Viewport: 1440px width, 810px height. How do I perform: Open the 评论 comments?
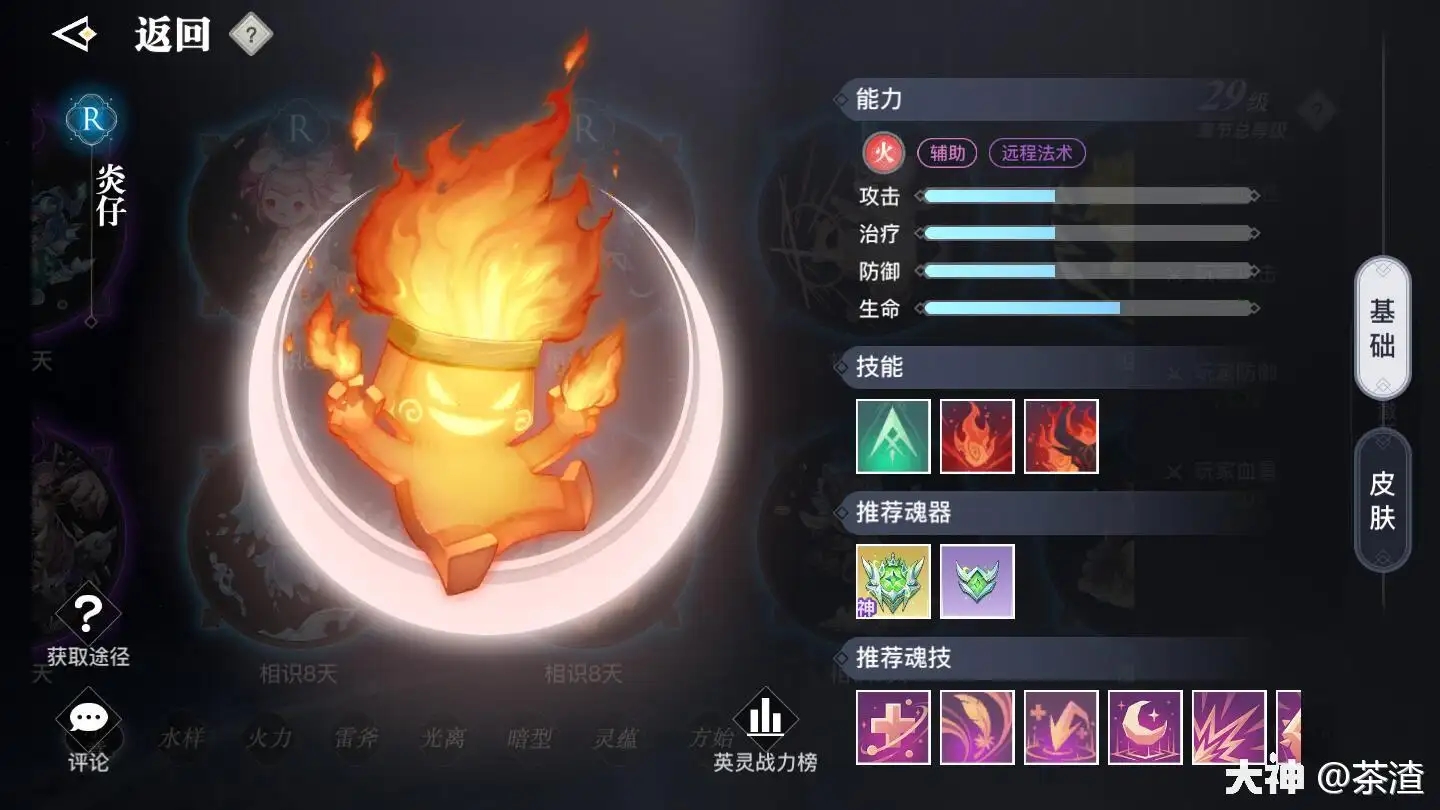pos(88,733)
